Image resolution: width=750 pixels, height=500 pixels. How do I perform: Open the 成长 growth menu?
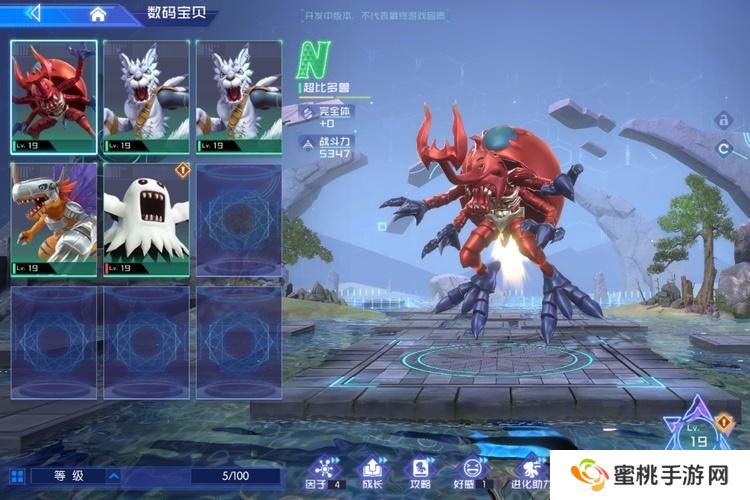[x=372, y=471]
